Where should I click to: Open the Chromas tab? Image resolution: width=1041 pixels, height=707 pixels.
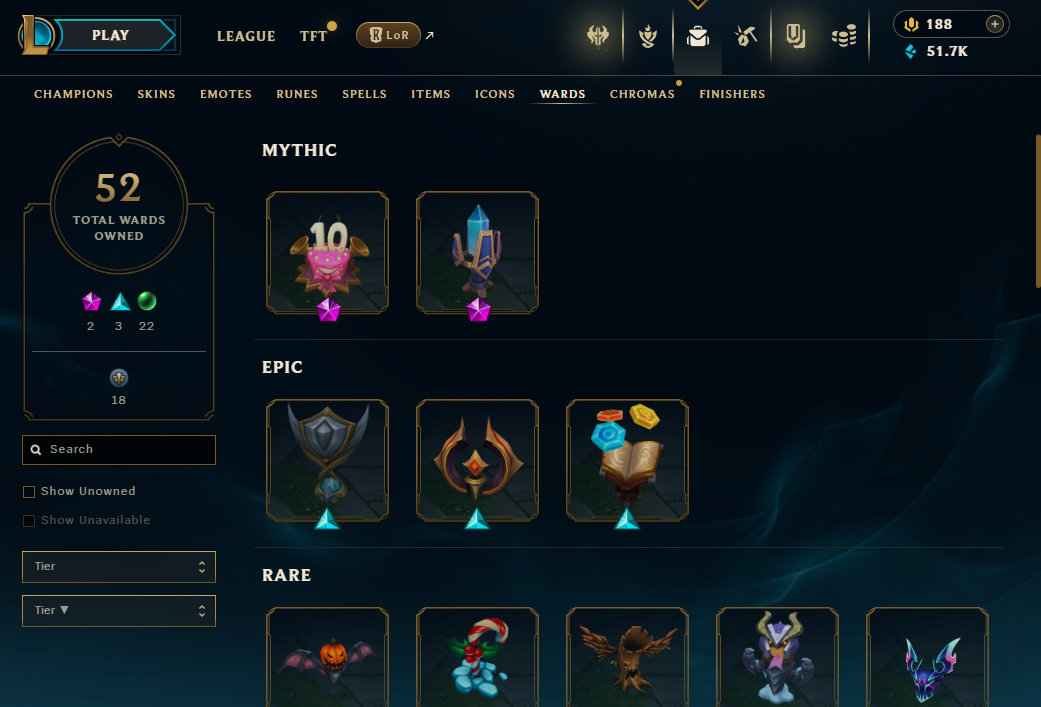pyautogui.click(x=642, y=94)
